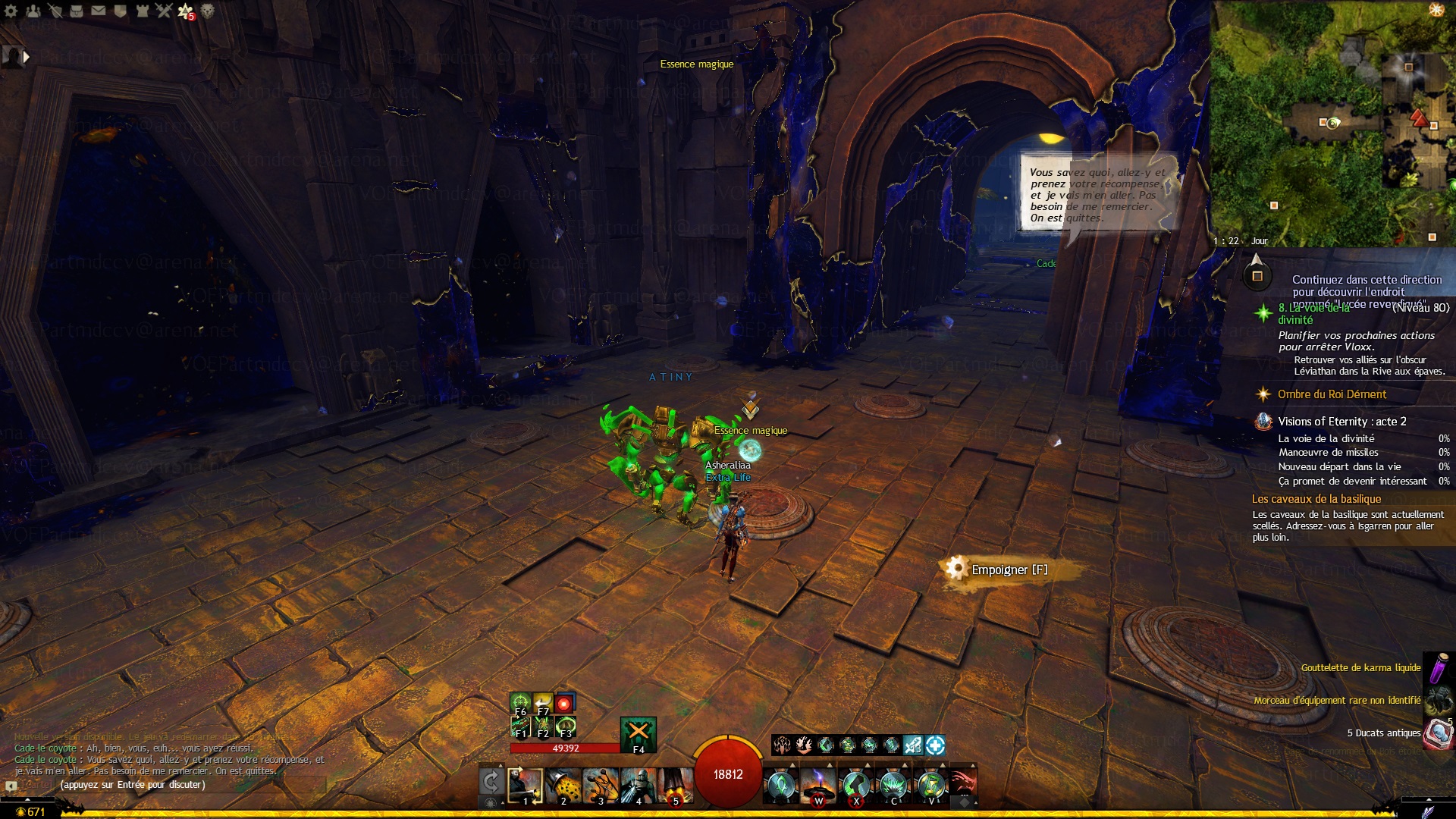Image resolution: width=1456 pixels, height=819 pixels.
Task: Open the contacts and LFG panel
Action: pyautogui.click(x=33, y=11)
